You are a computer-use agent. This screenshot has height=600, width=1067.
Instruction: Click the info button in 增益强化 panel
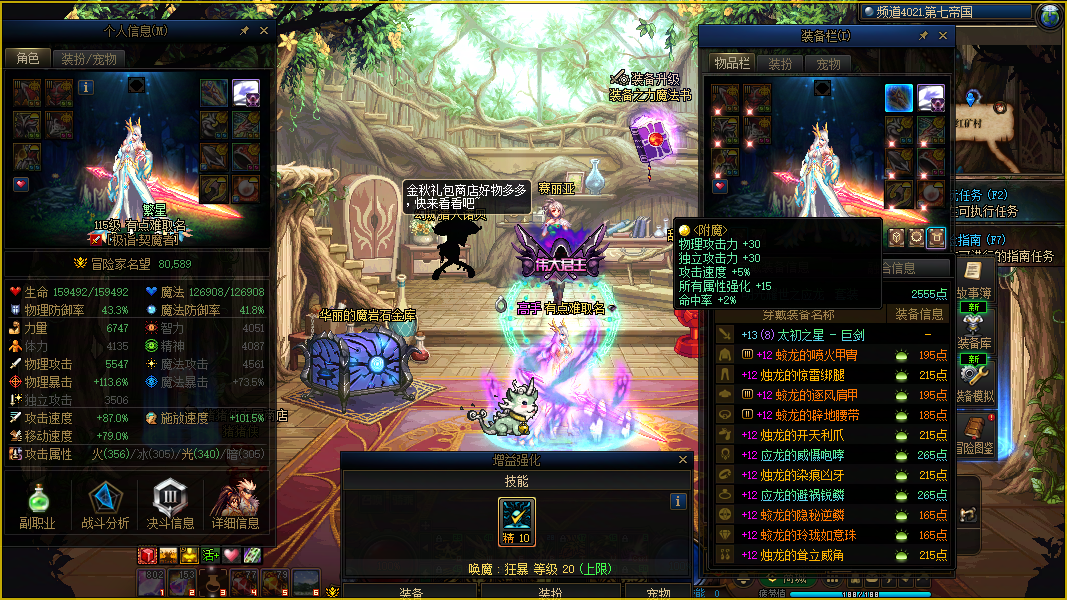click(x=678, y=502)
